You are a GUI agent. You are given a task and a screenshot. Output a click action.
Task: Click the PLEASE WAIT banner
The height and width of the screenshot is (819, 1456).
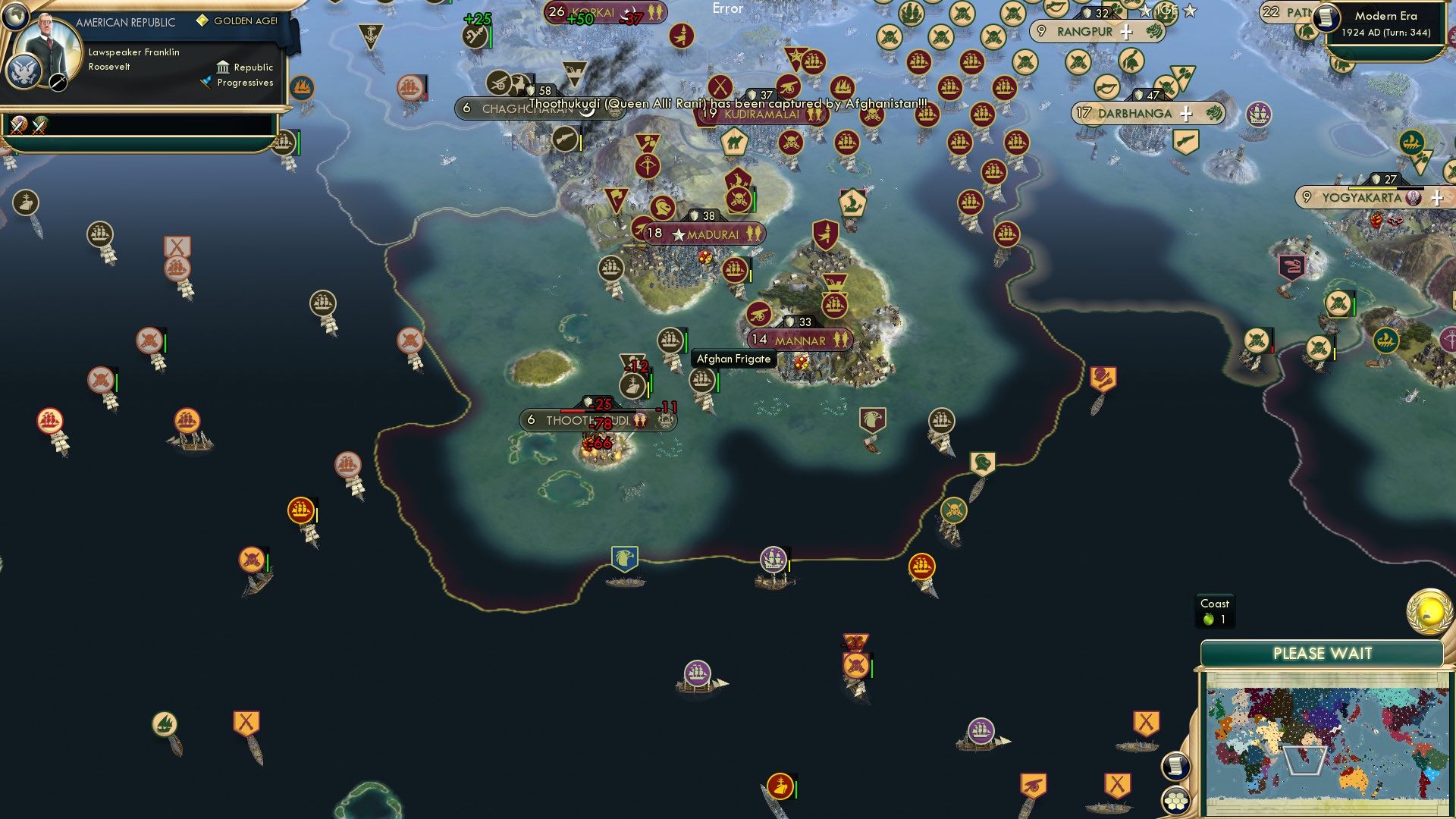[x=1325, y=652]
